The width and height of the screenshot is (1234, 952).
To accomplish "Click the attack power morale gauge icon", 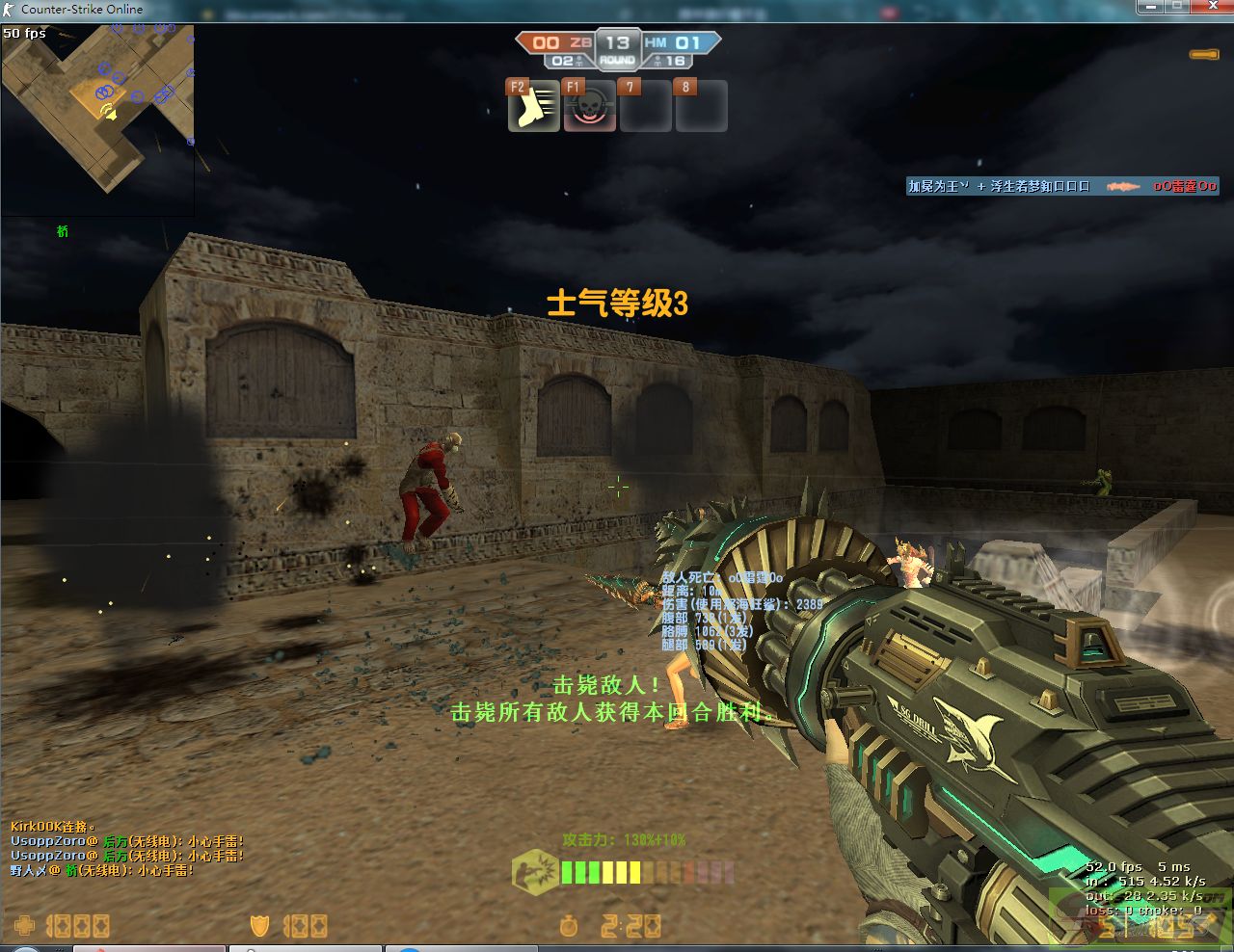I will 535,870.
